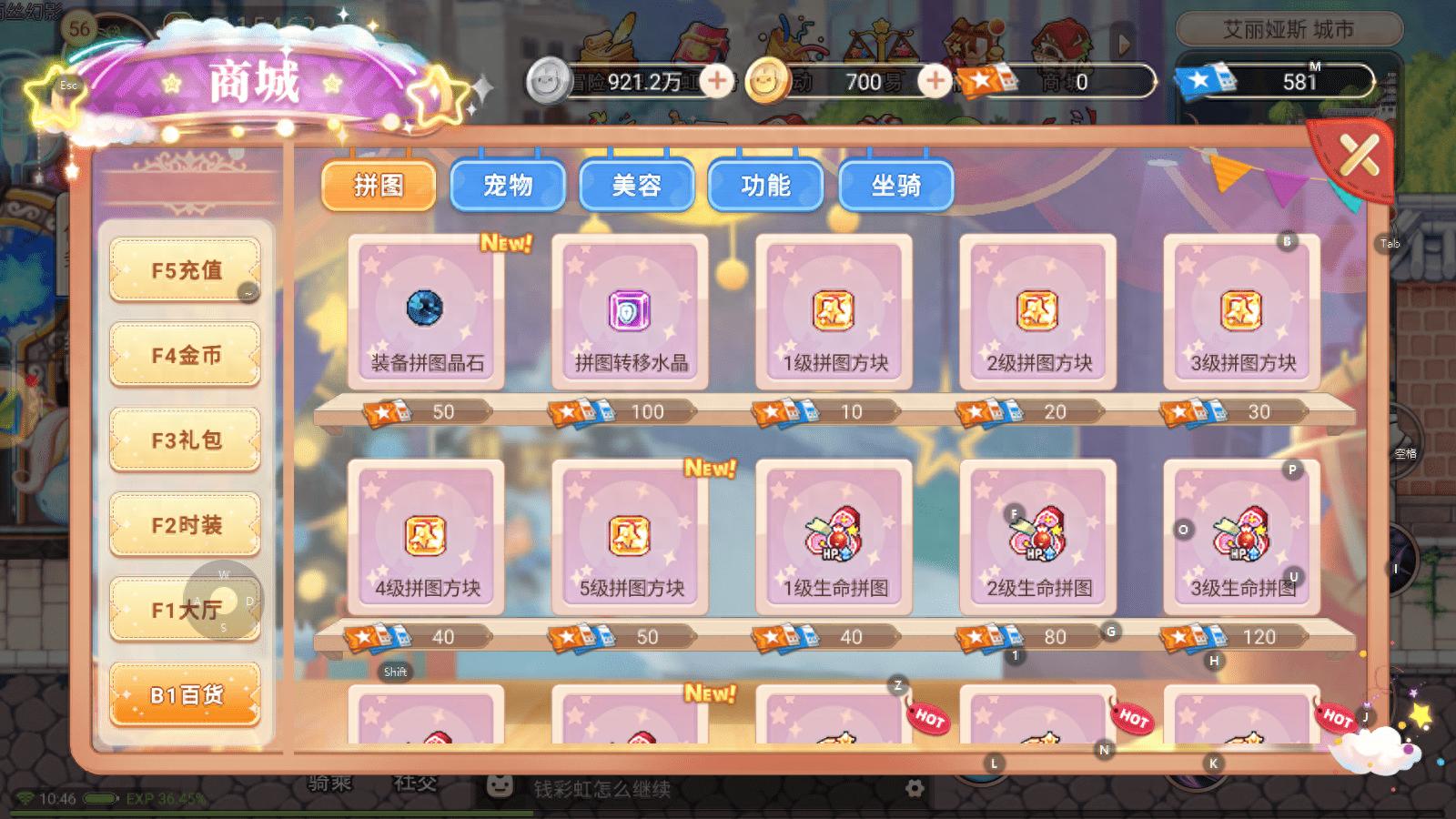Screen dimensions: 1456x819
Task: Click the 装备拼图晶石 item icon
Action: point(426,309)
